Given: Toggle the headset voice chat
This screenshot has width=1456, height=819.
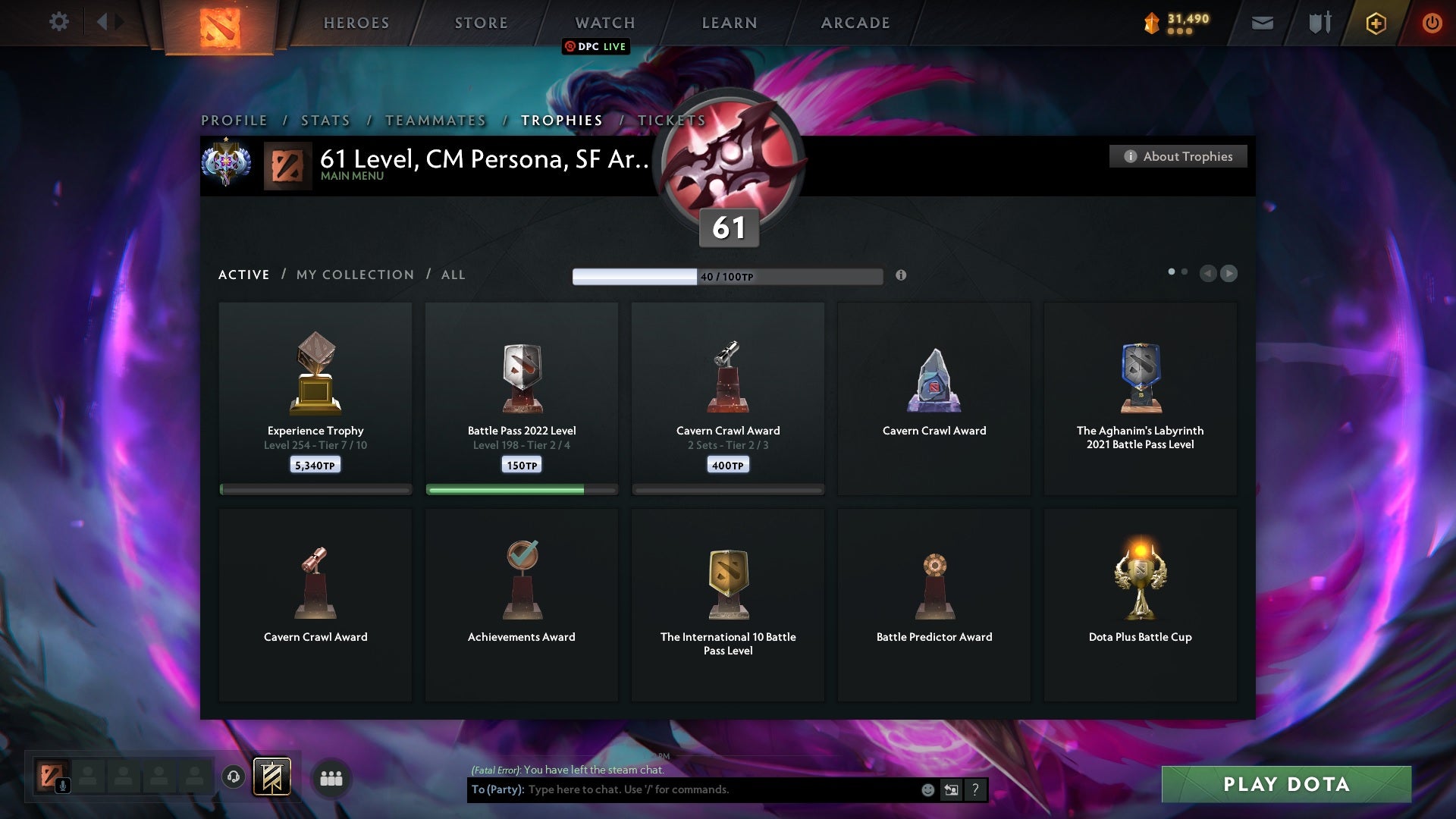Looking at the screenshot, I should point(233,777).
